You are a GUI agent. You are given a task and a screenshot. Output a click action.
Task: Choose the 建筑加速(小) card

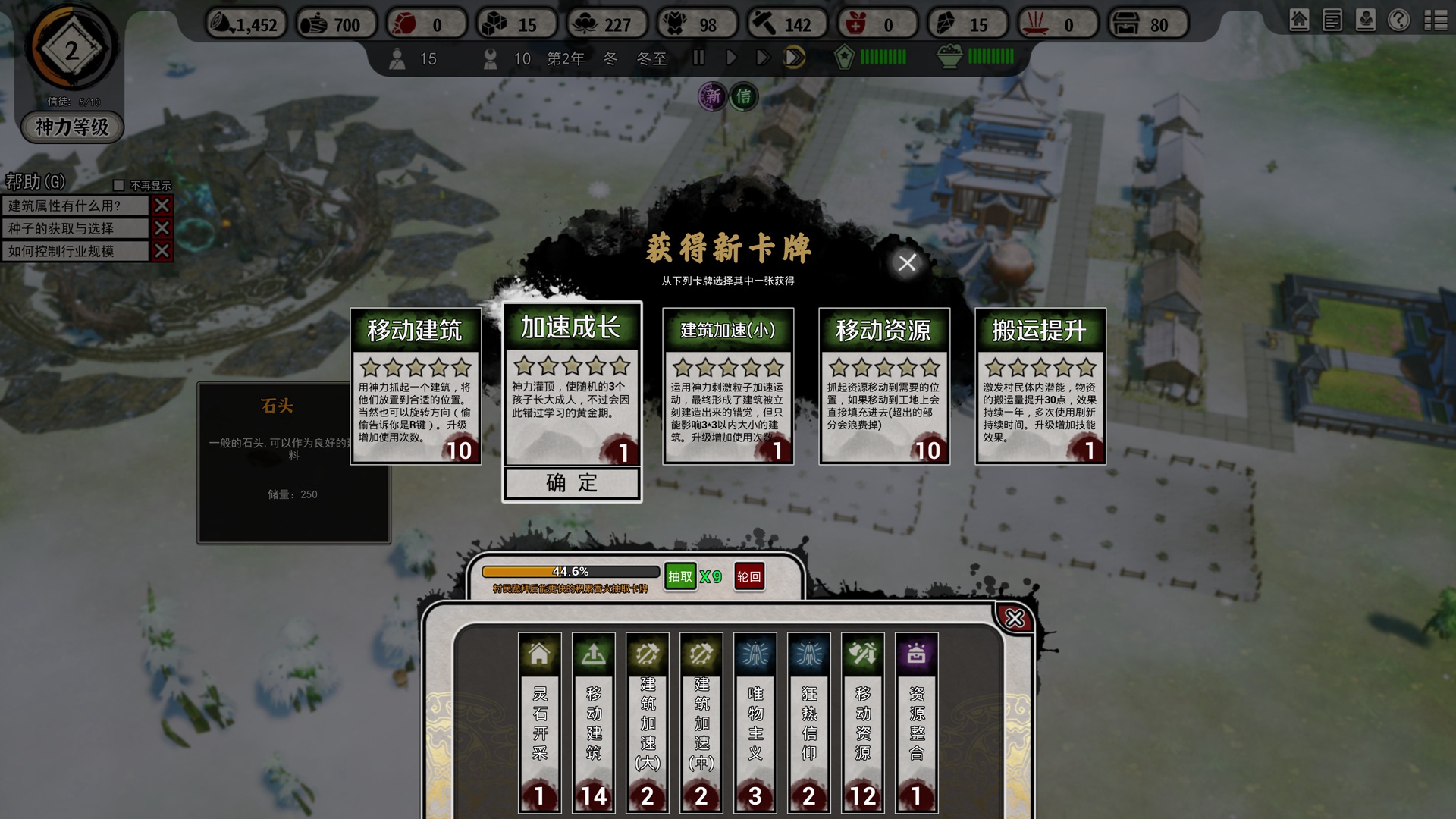pos(728,386)
